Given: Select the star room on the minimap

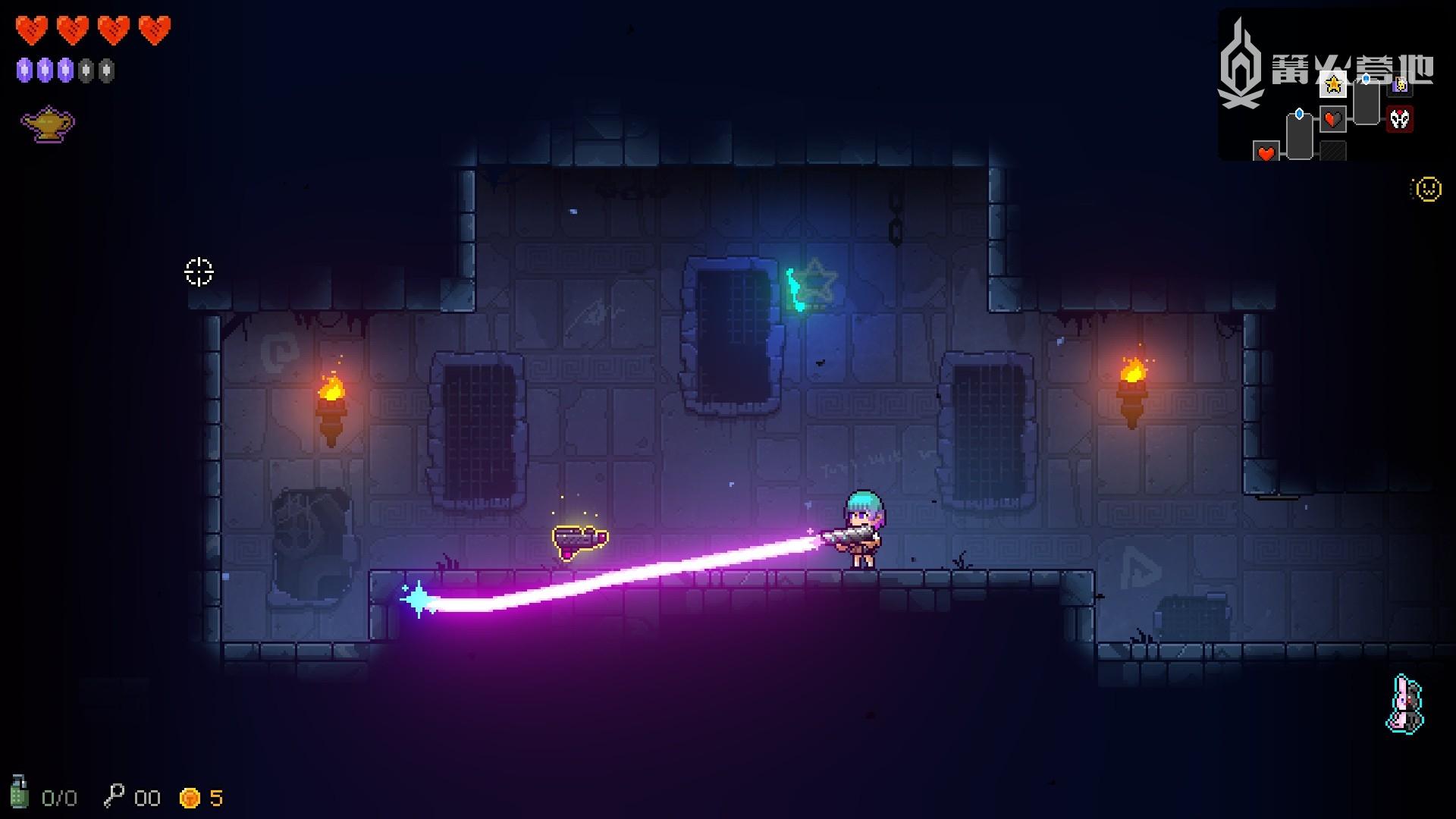Looking at the screenshot, I should [x=1332, y=85].
